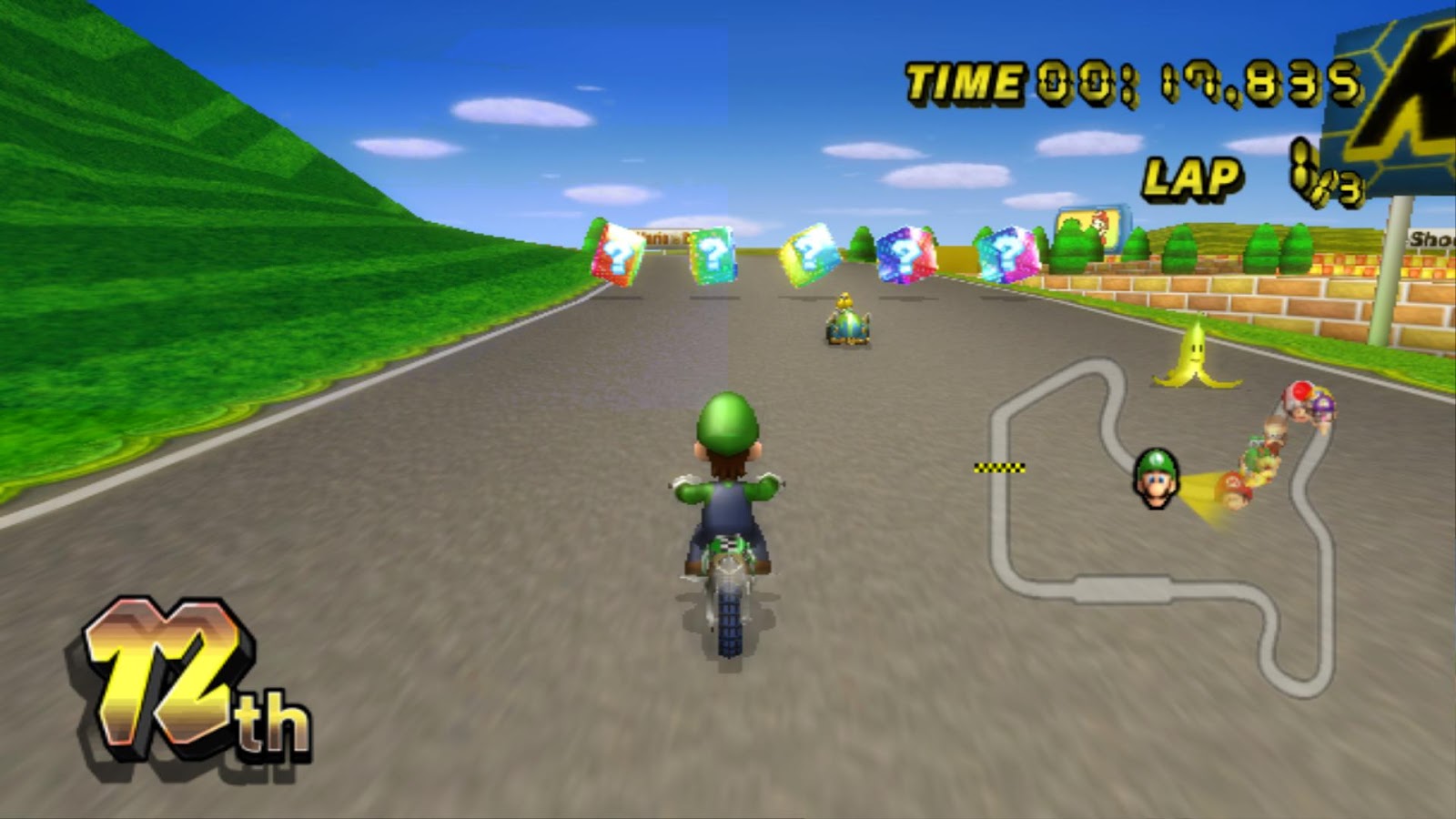1456x819 pixels.
Task: Click the Mario TV screen on the brick wall
Action: (x=1090, y=227)
